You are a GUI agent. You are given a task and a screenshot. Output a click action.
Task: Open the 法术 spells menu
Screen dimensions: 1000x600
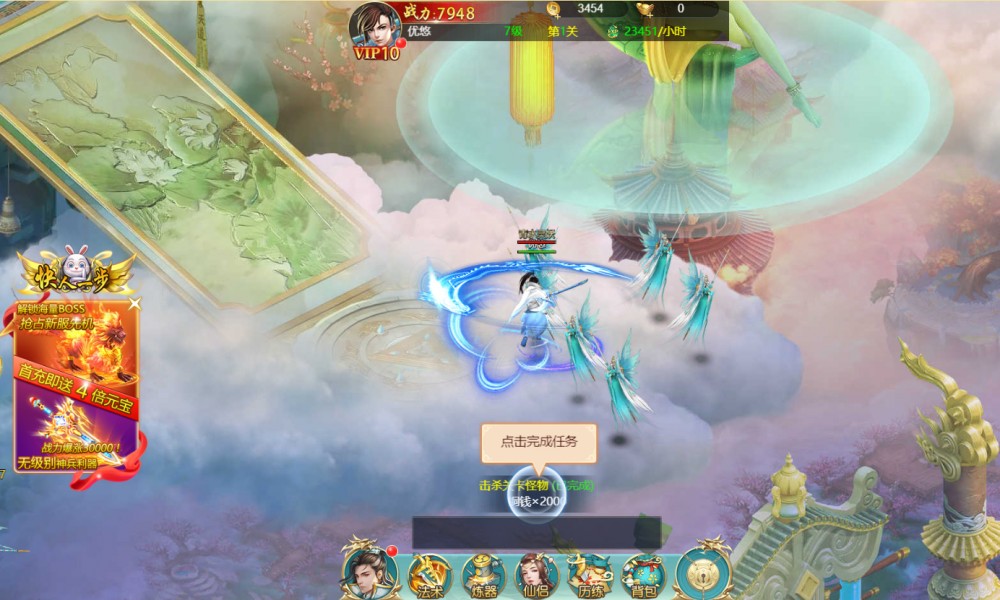(429, 575)
